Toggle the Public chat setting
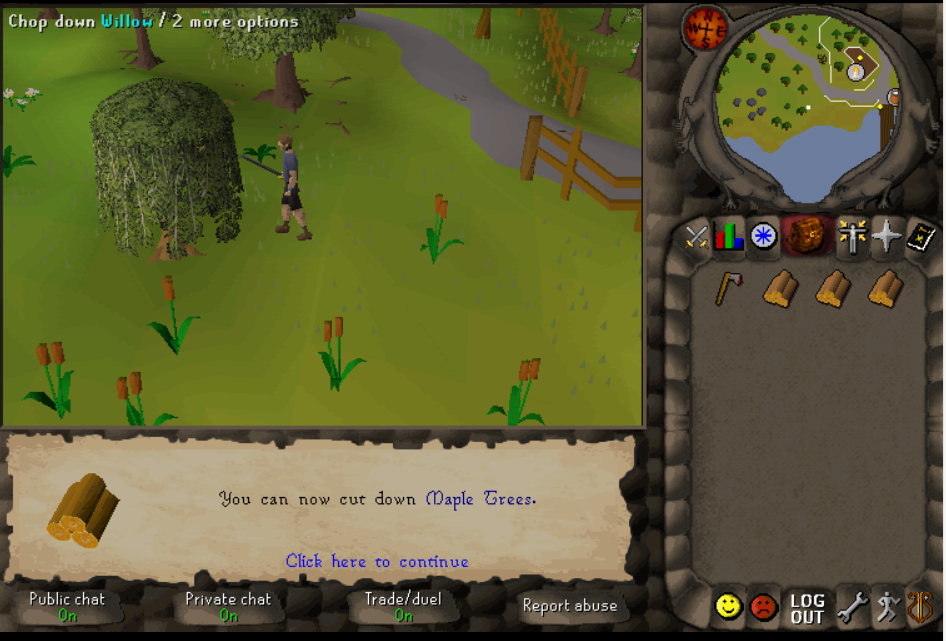Image resolution: width=946 pixels, height=641 pixels. (67, 606)
